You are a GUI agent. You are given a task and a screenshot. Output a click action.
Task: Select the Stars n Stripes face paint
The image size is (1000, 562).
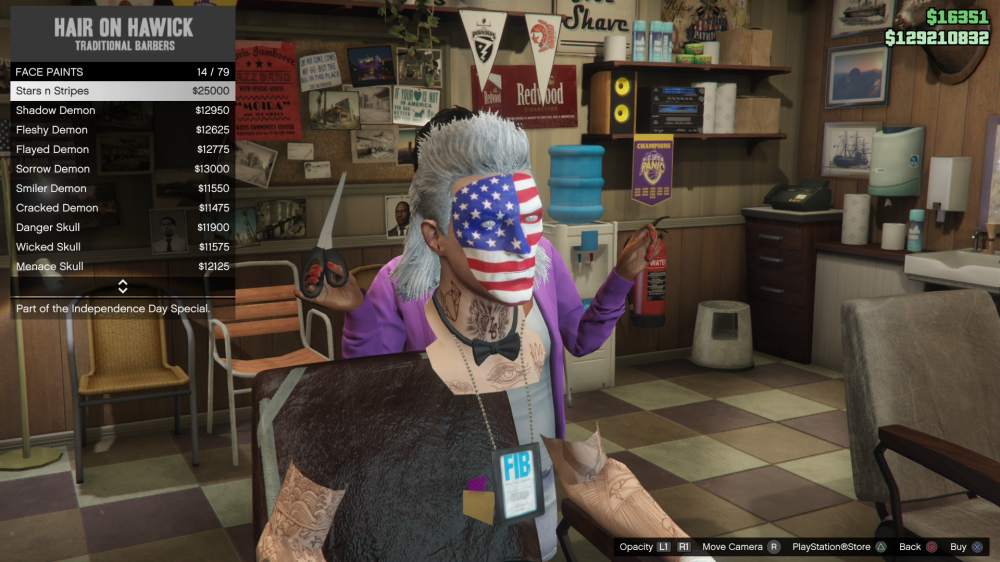[122, 91]
